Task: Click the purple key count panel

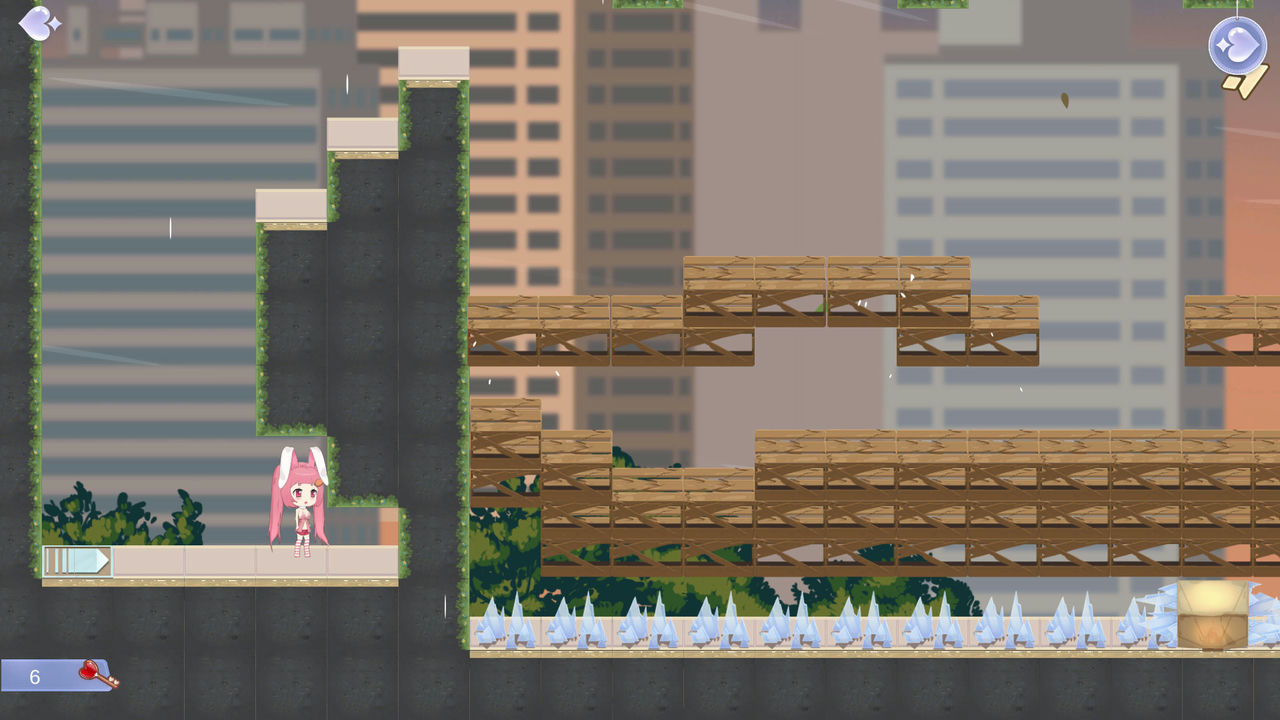Action: [52, 675]
